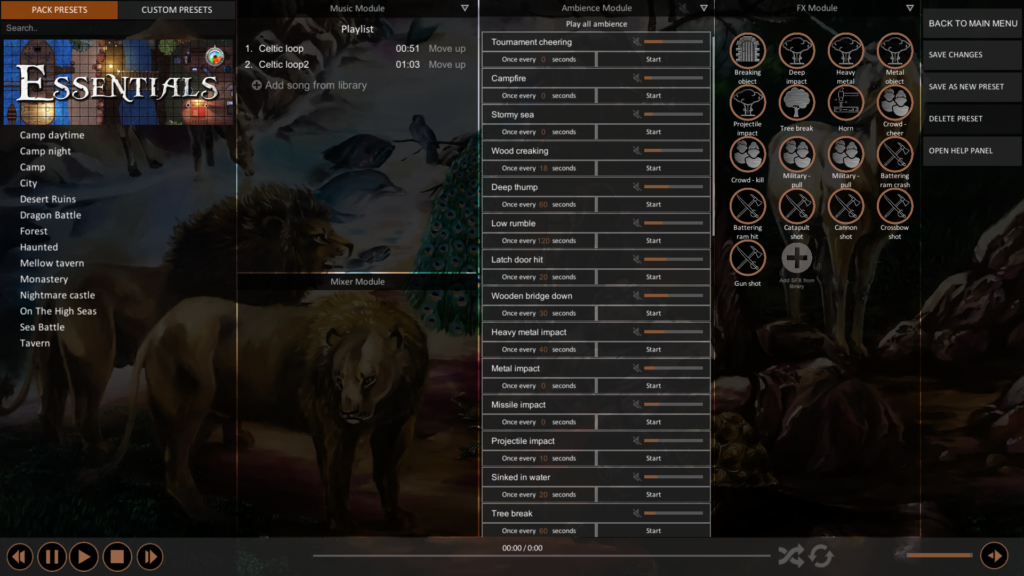Start the Campfire ambience
This screenshot has height=576, width=1024.
(653, 96)
